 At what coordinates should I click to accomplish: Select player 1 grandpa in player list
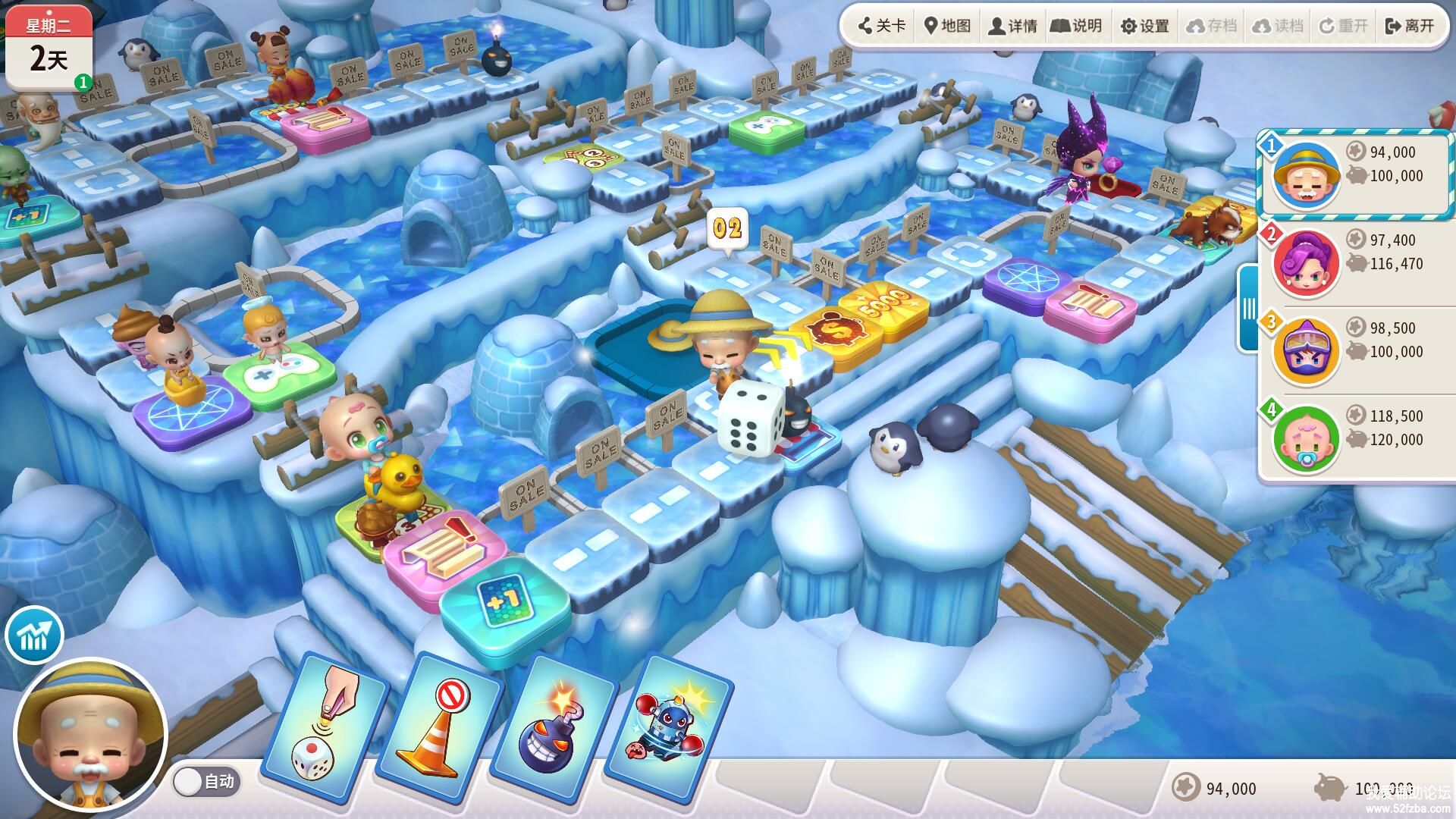pyautogui.click(x=1355, y=174)
